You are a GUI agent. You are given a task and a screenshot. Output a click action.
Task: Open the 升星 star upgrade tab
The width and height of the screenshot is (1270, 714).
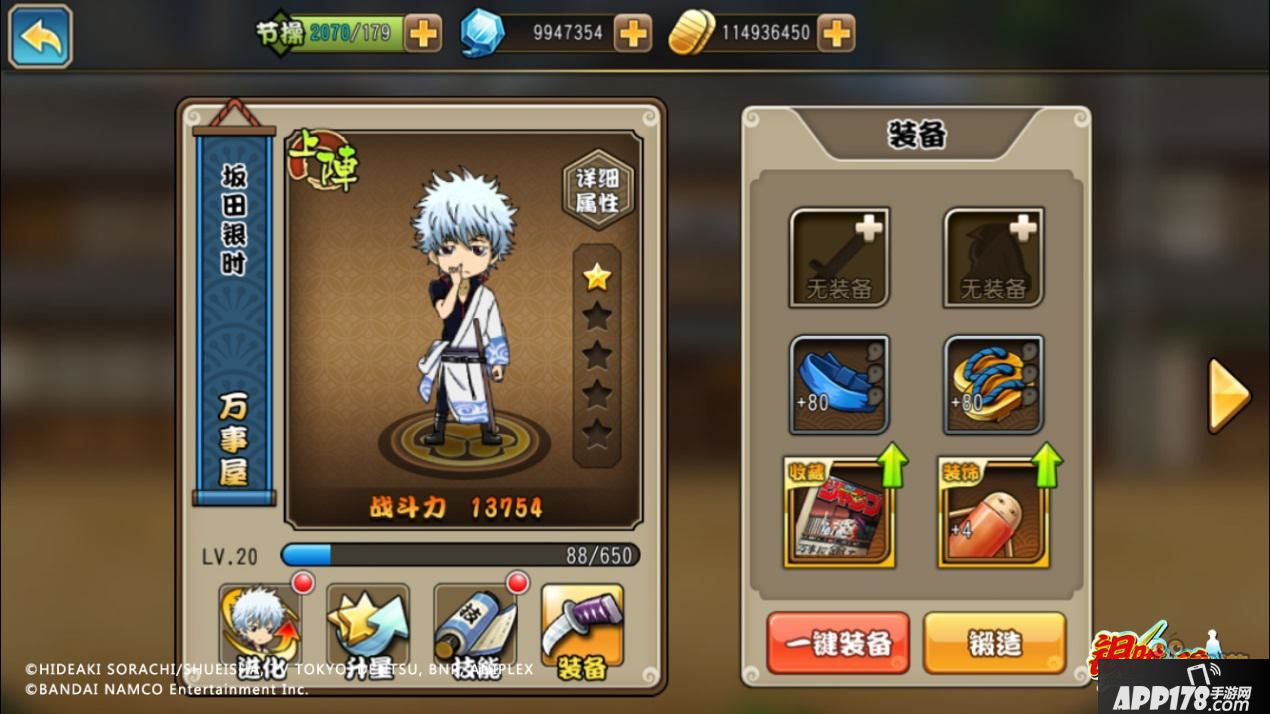coord(368,629)
